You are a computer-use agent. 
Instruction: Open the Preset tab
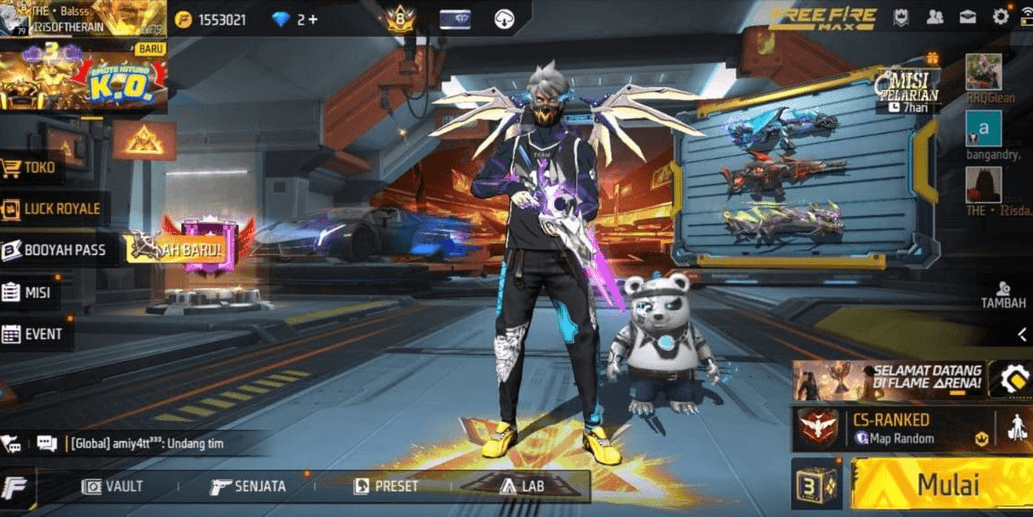pos(386,486)
